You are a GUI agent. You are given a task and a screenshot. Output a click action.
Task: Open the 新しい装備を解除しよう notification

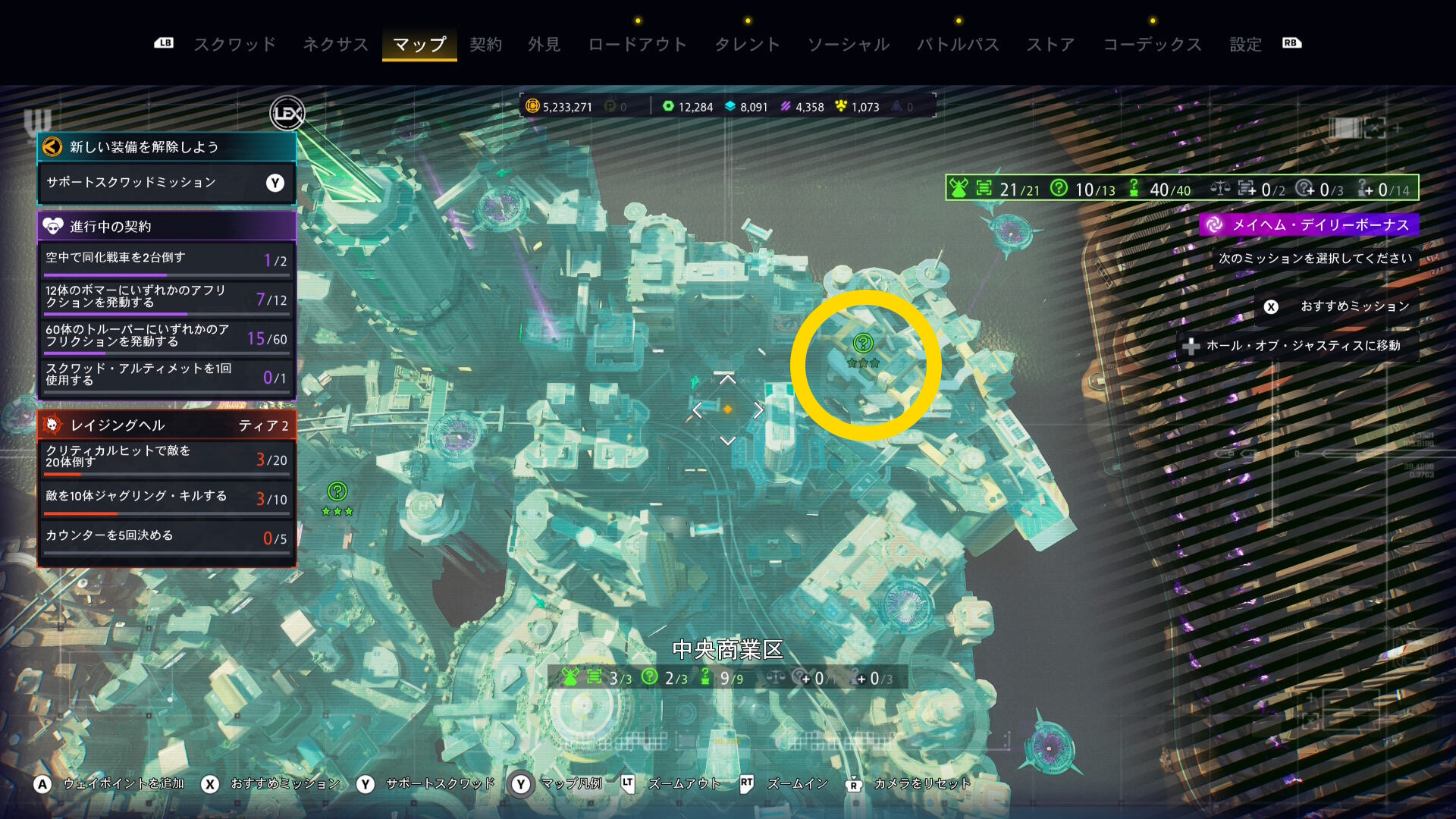pos(165,147)
